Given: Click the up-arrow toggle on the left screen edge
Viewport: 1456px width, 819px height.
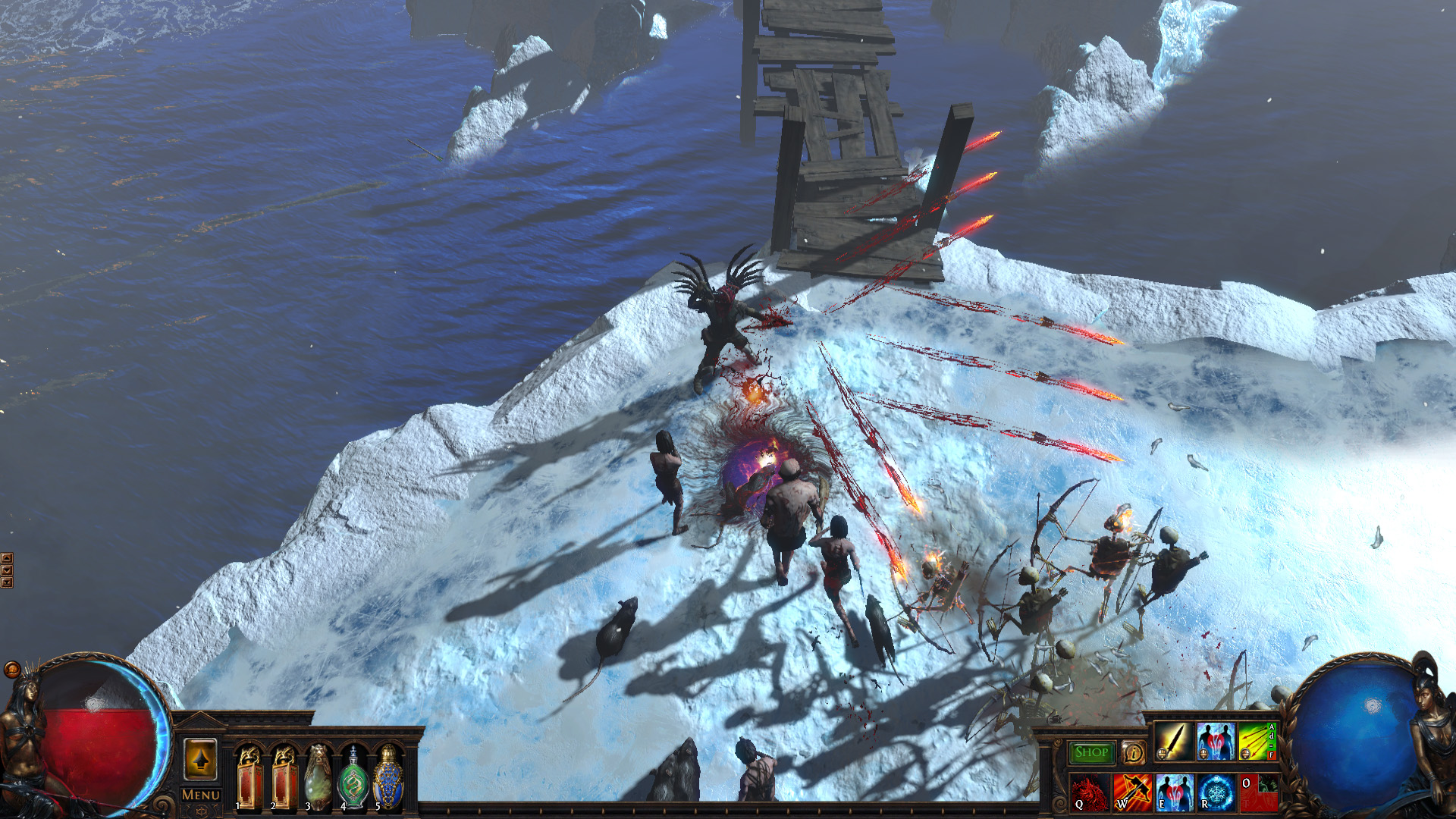Looking at the screenshot, I should coord(7,558).
